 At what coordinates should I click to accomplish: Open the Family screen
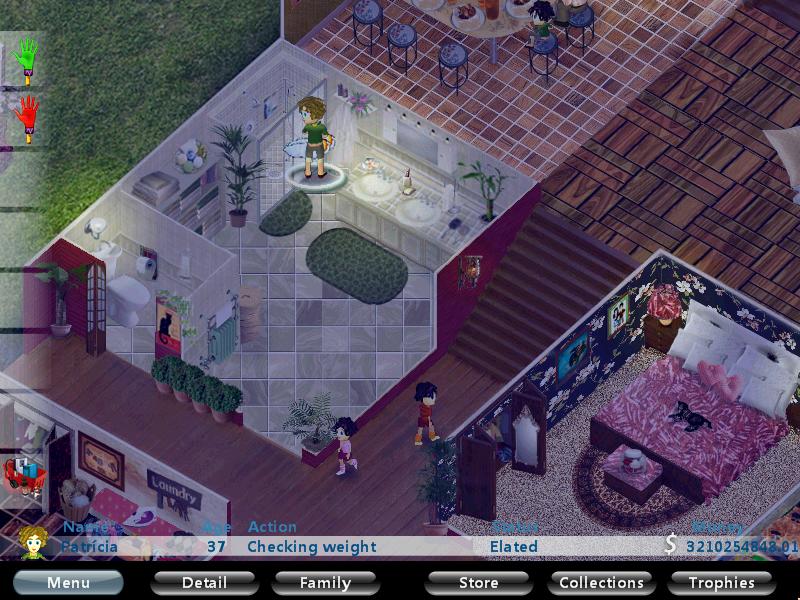[325, 582]
